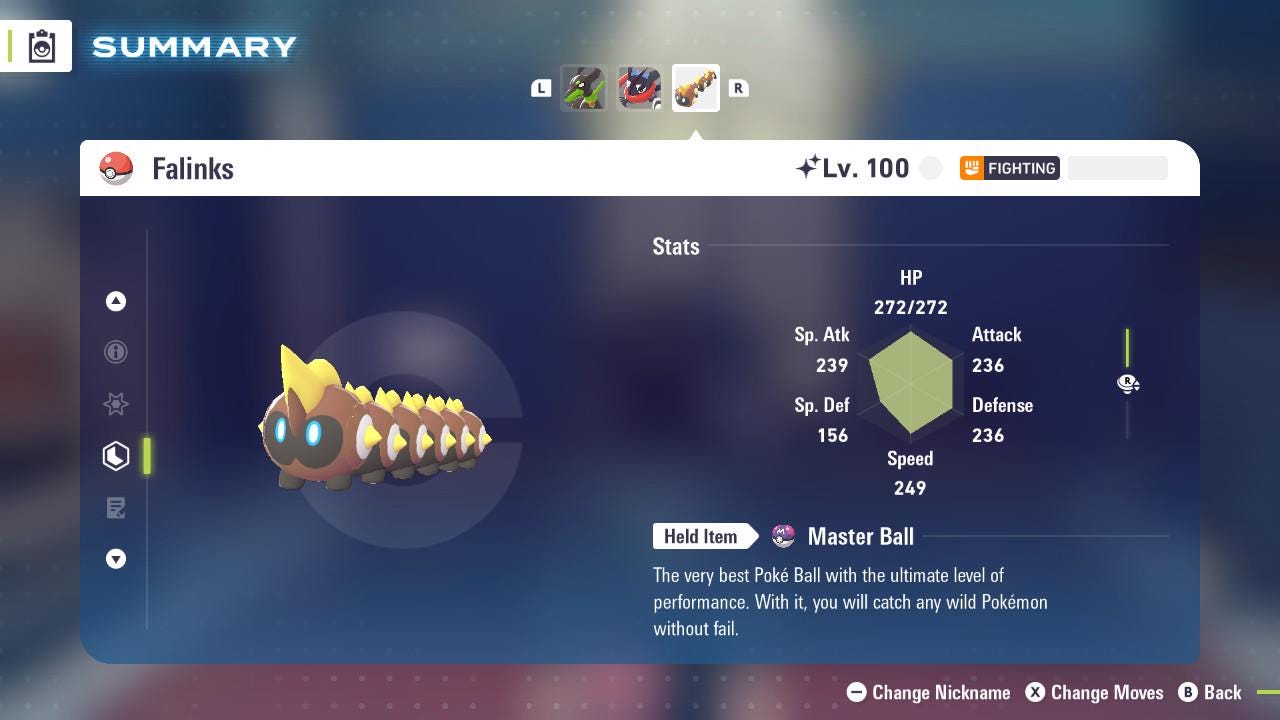This screenshot has width=1280, height=720.
Task: Click the Master Ball held item icon
Action: pyautogui.click(x=783, y=536)
